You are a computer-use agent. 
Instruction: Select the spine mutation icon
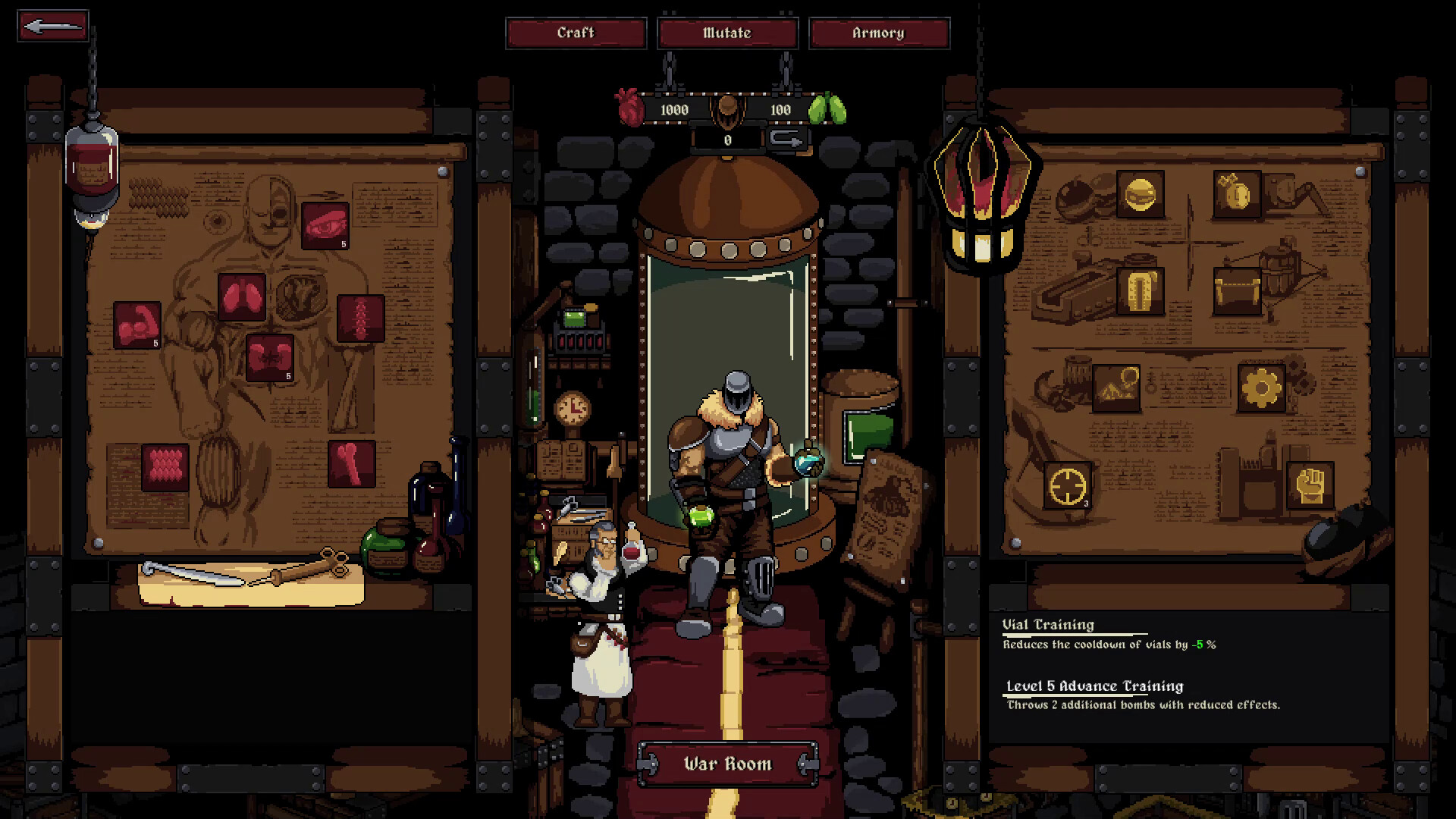pos(361,318)
